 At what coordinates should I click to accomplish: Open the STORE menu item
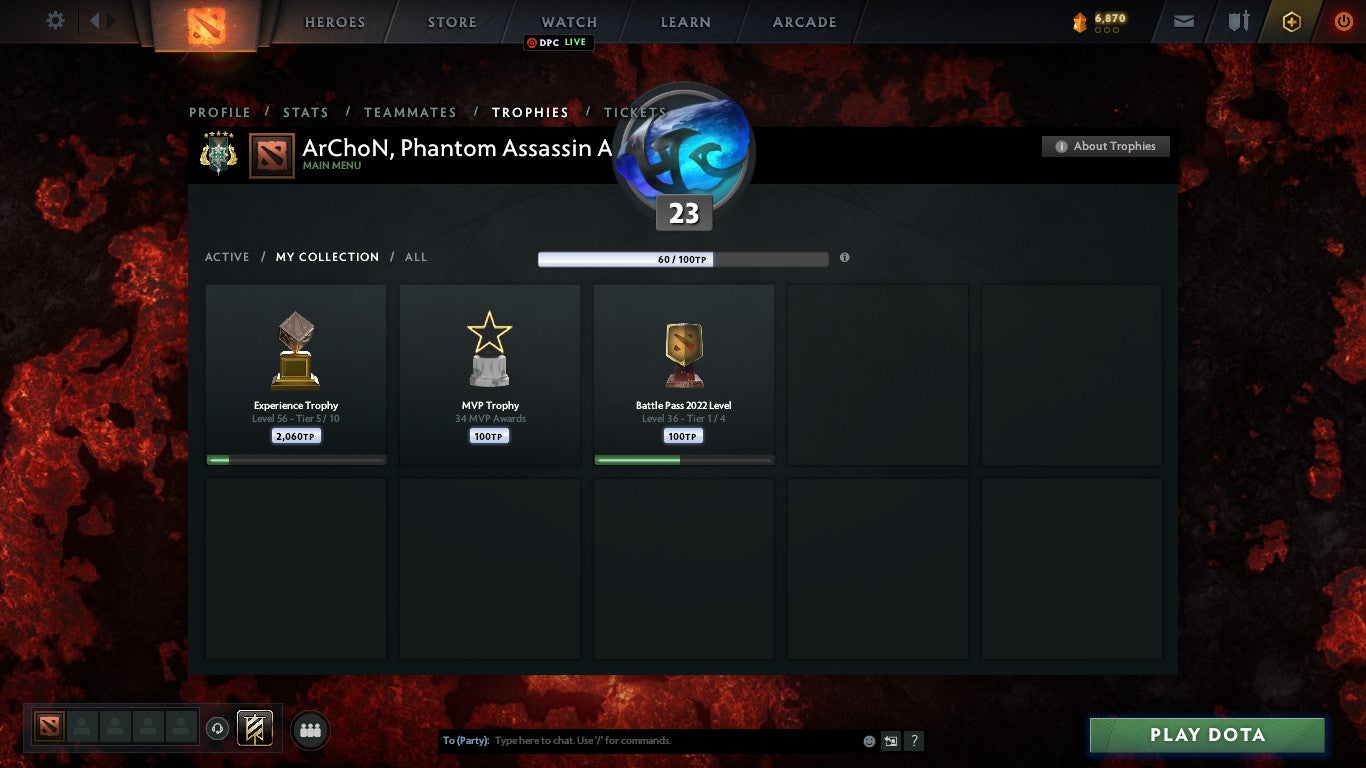[x=451, y=21]
